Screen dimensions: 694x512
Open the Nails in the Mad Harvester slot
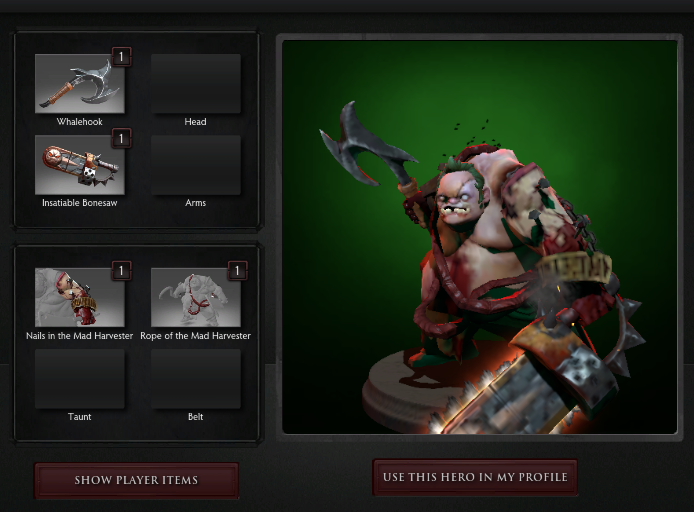[80, 297]
